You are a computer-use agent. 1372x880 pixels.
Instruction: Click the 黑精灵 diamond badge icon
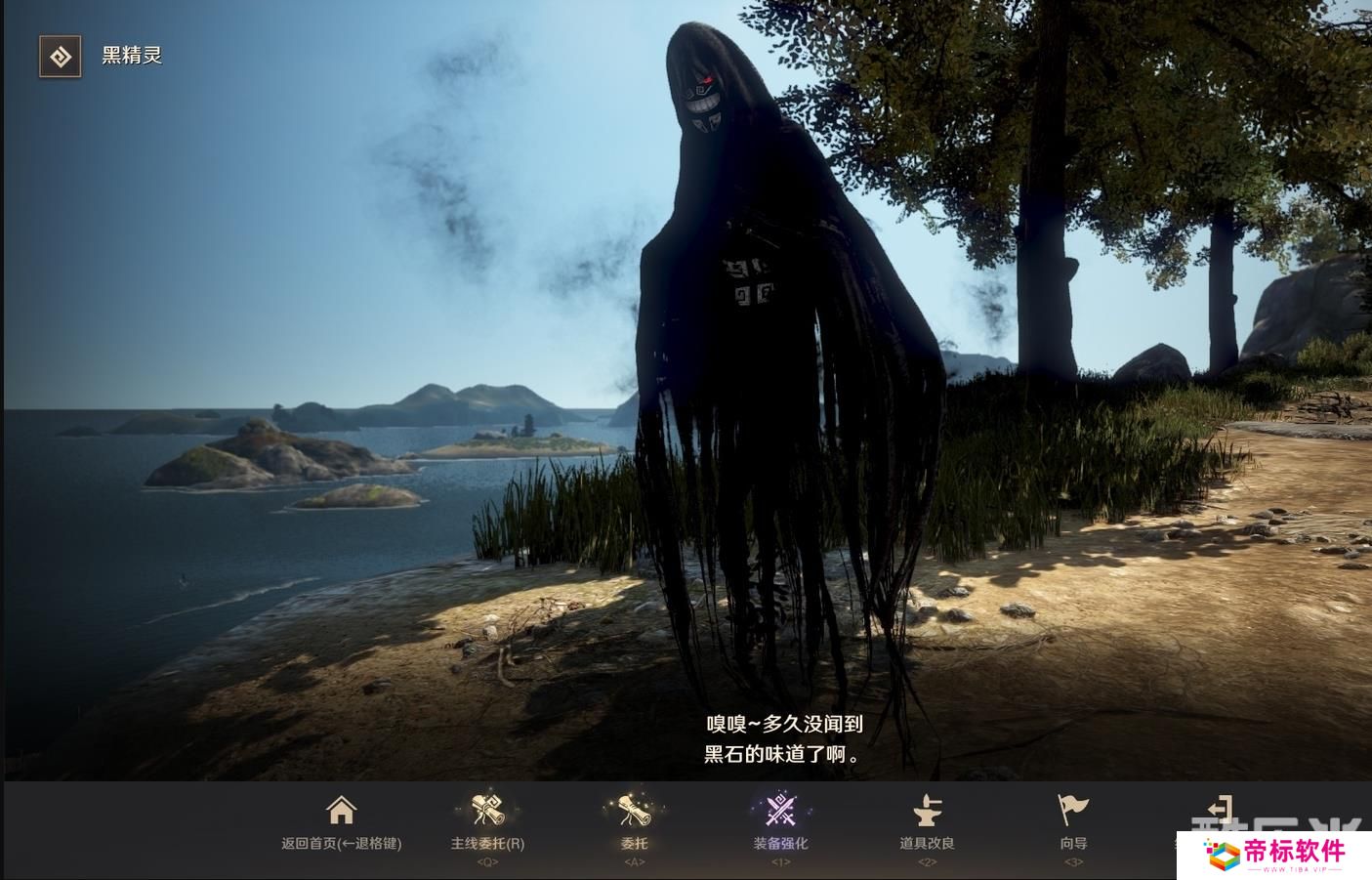(x=60, y=57)
